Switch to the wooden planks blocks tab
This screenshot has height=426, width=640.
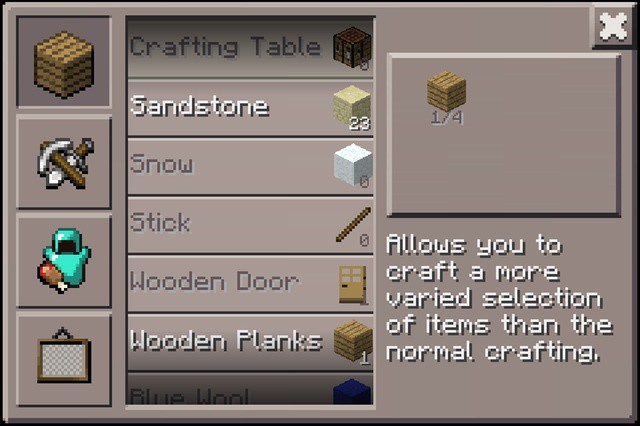(x=64, y=62)
